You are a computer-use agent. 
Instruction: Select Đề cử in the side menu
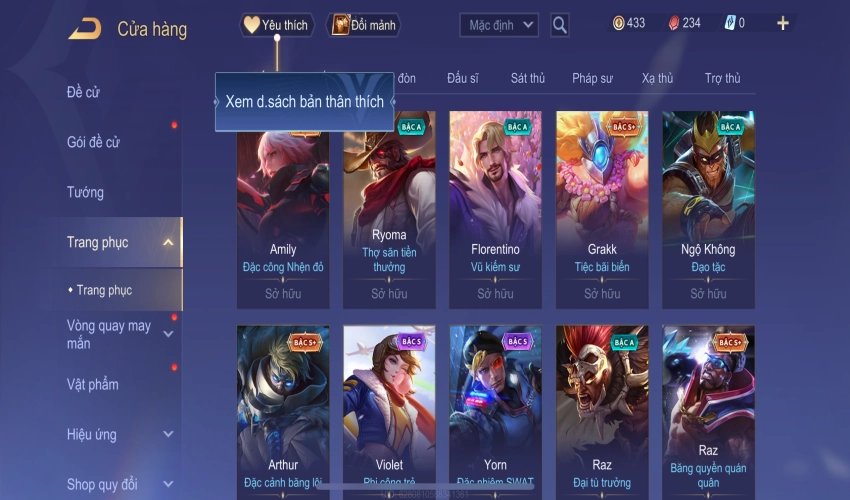84,93
